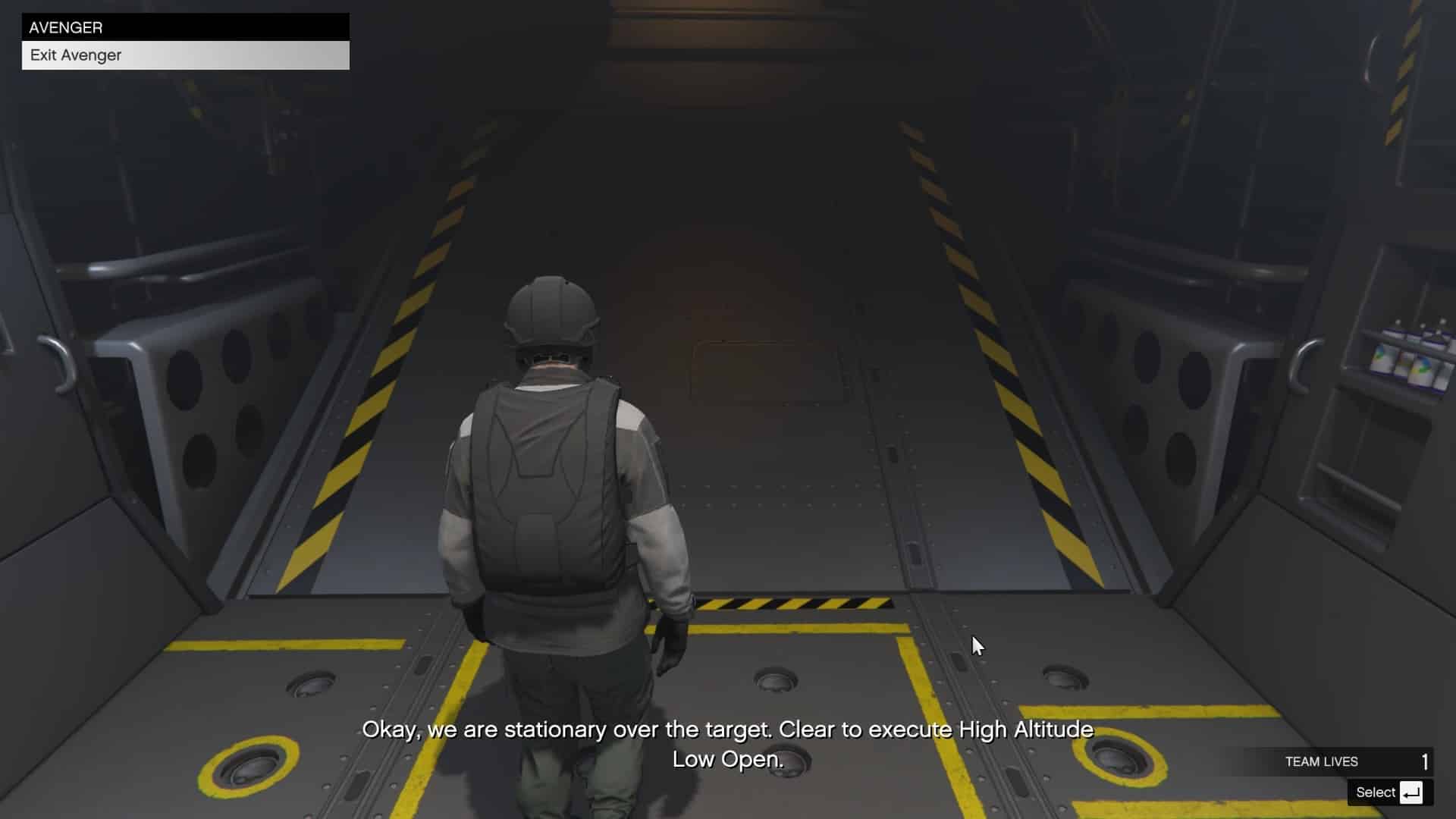
Task: Select the Exit Avenger option
Action: 75,55
